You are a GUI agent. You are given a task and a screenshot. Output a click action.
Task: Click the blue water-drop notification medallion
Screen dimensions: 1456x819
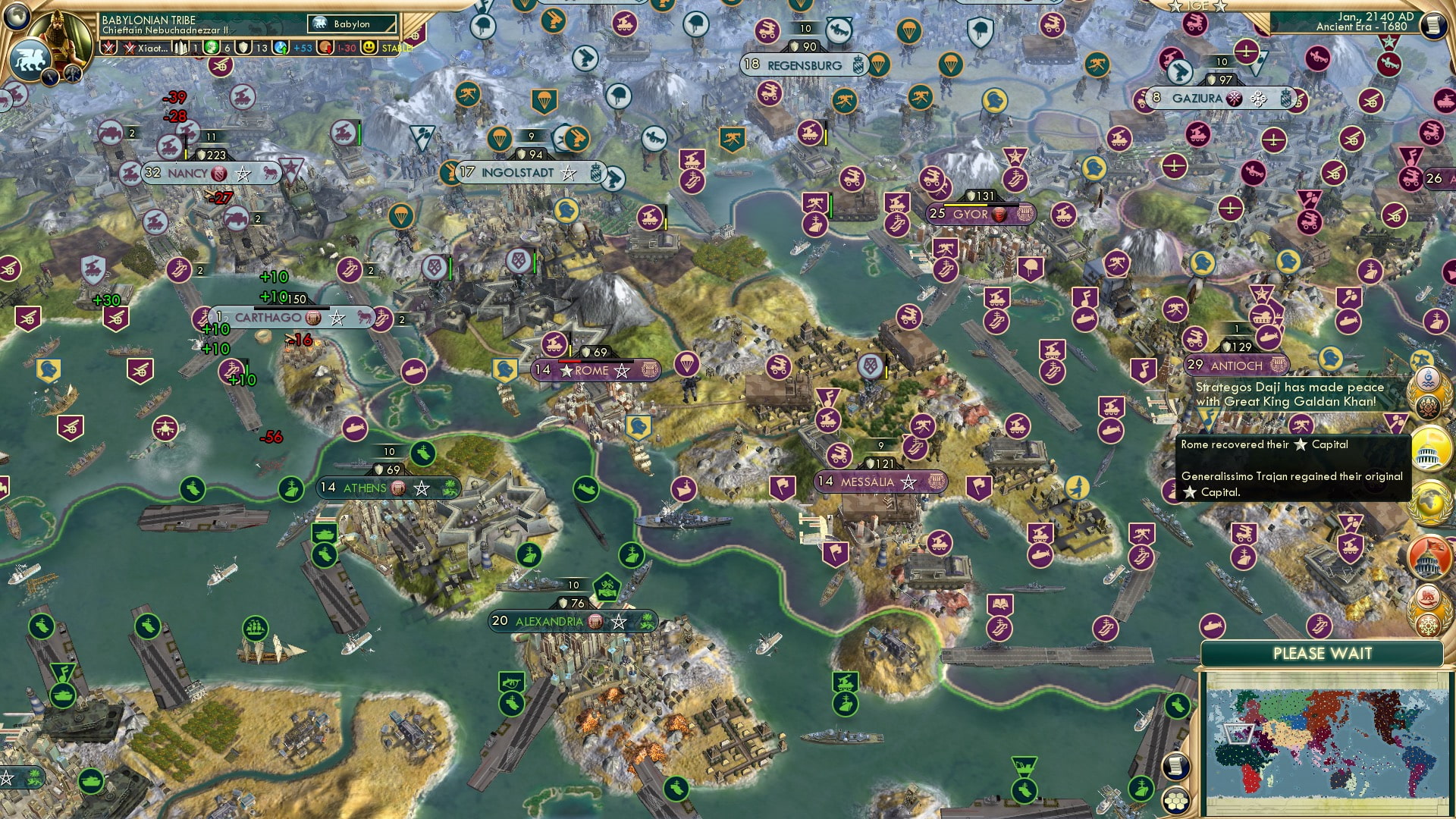coord(1426,377)
